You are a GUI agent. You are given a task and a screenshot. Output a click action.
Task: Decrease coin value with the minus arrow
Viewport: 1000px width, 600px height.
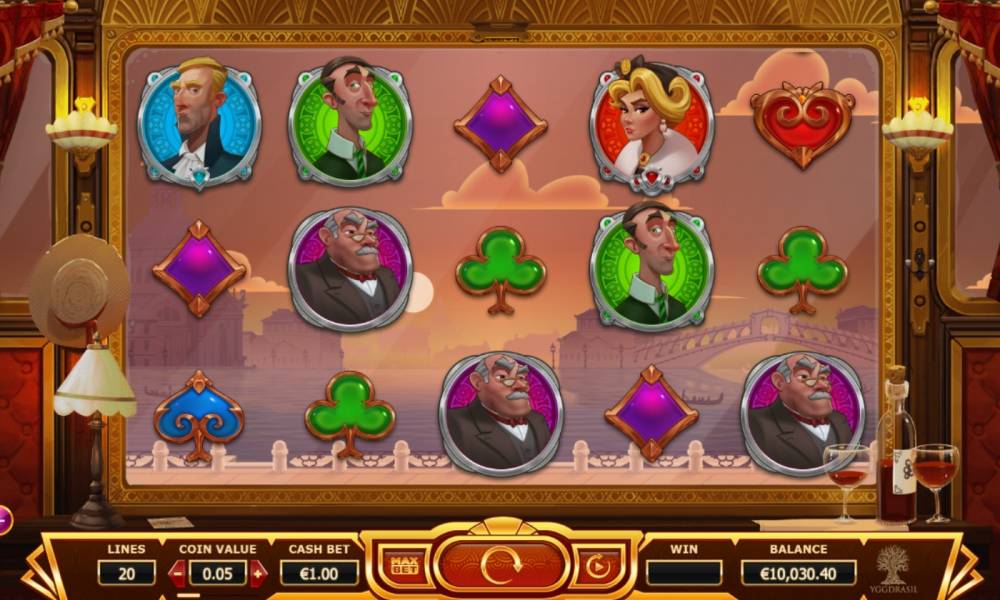pos(177,573)
